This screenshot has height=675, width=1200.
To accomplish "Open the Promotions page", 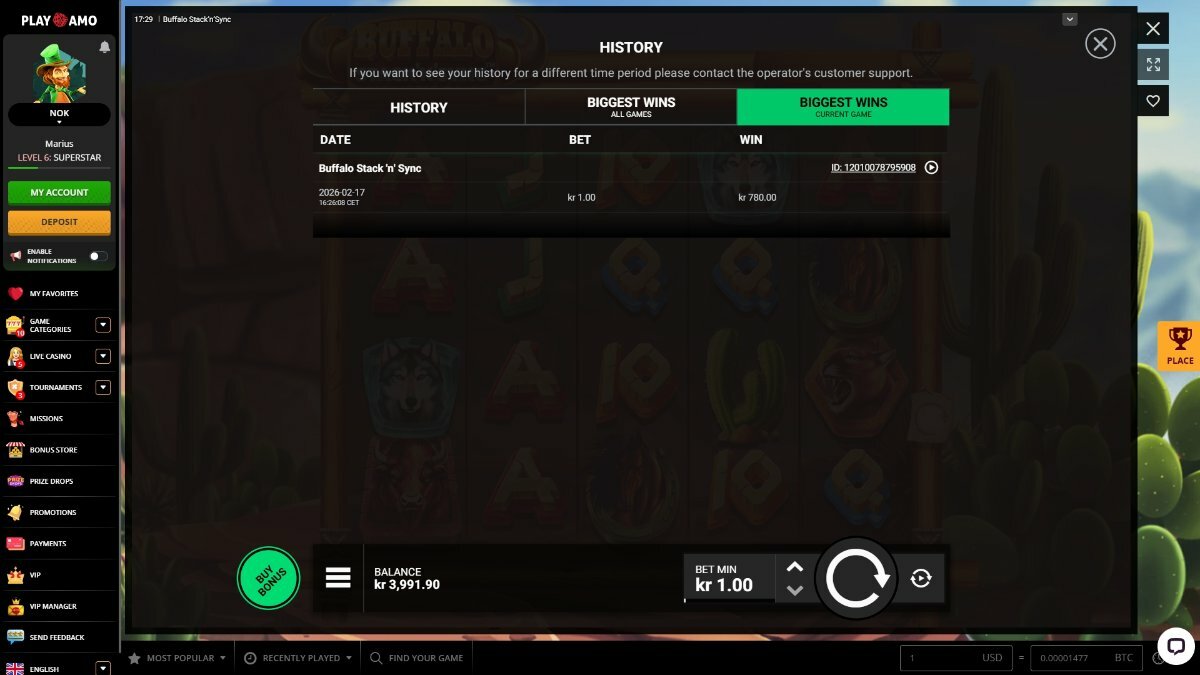I will [52, 512].
